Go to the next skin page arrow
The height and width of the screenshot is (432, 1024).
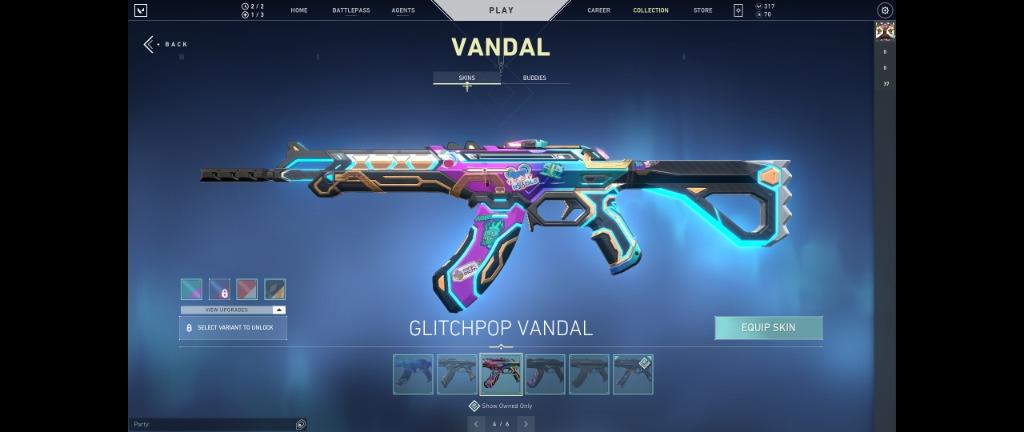[x=526, y=424]
